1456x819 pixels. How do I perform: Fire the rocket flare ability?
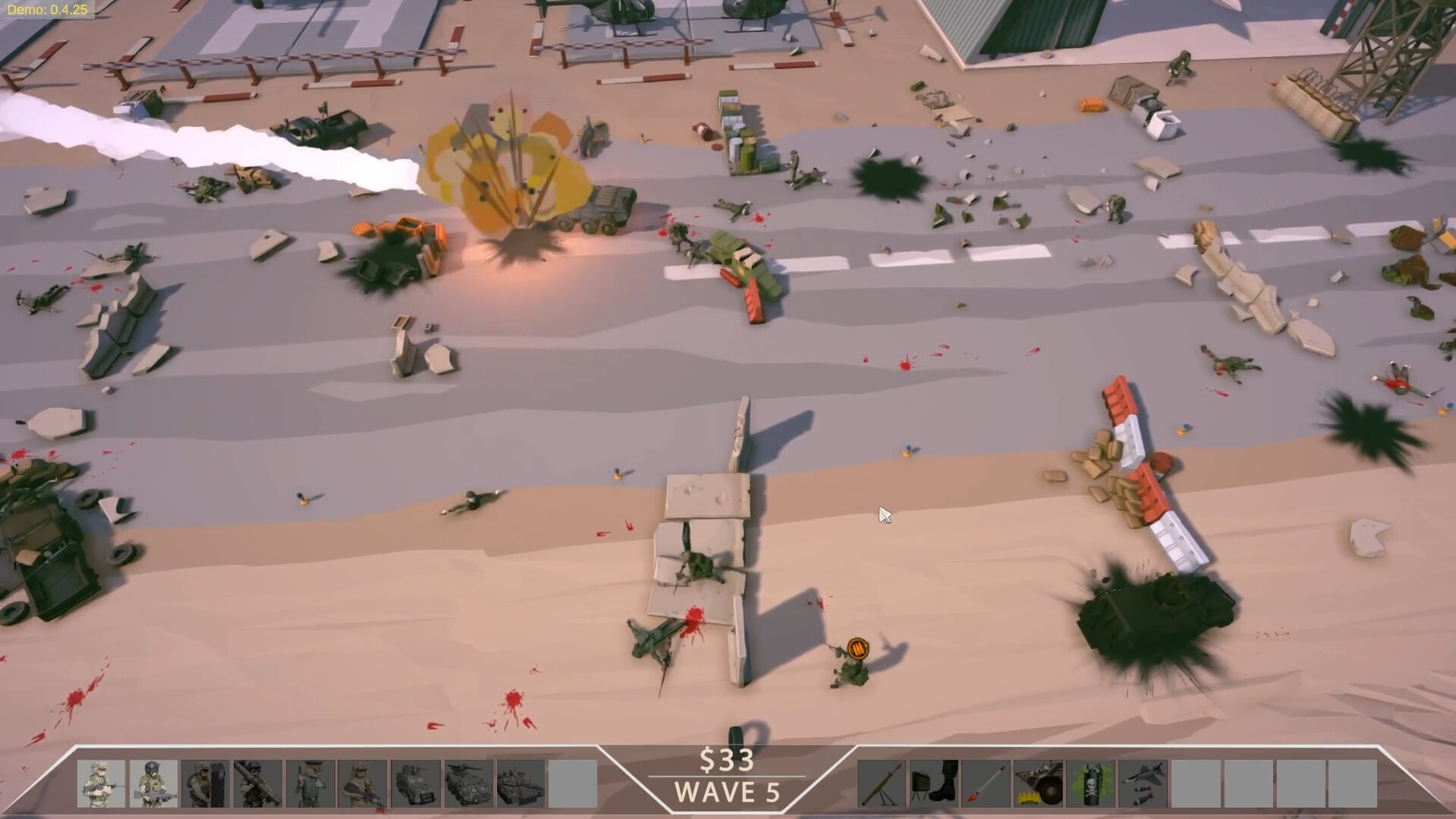986,784
